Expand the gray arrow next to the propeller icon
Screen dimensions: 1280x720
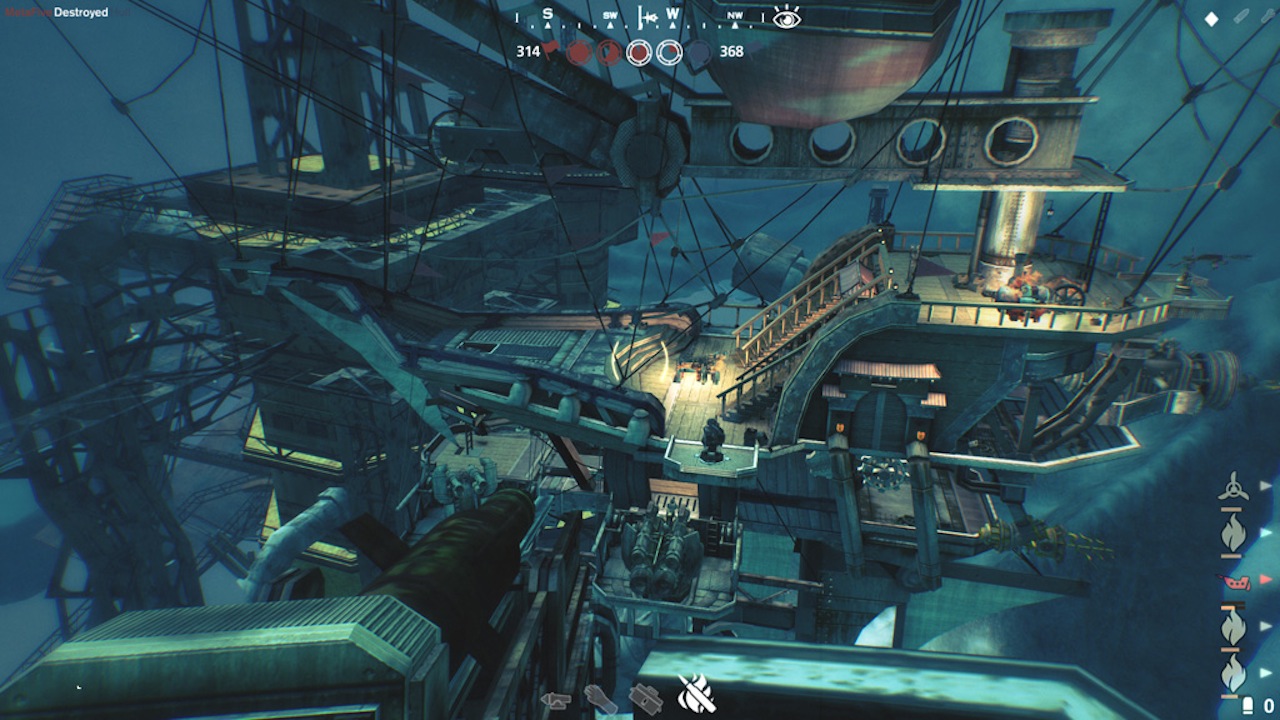pyautogui.click(x=1263, y=486)
